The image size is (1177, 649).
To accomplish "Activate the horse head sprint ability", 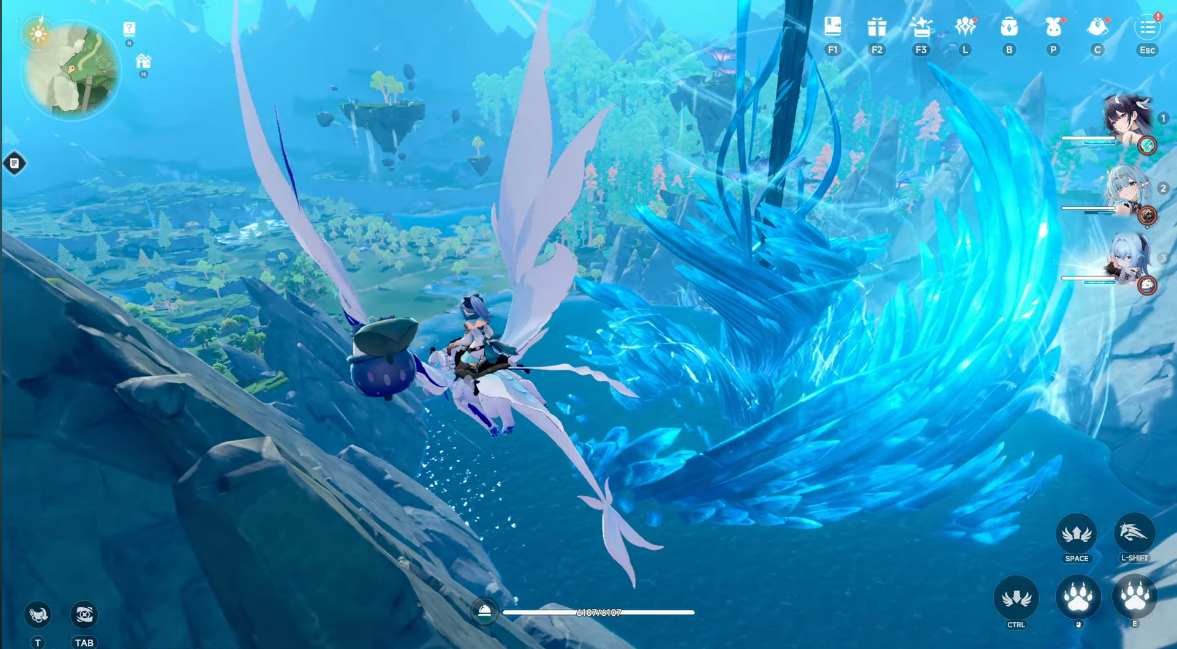I will (x=1134, y=533).
